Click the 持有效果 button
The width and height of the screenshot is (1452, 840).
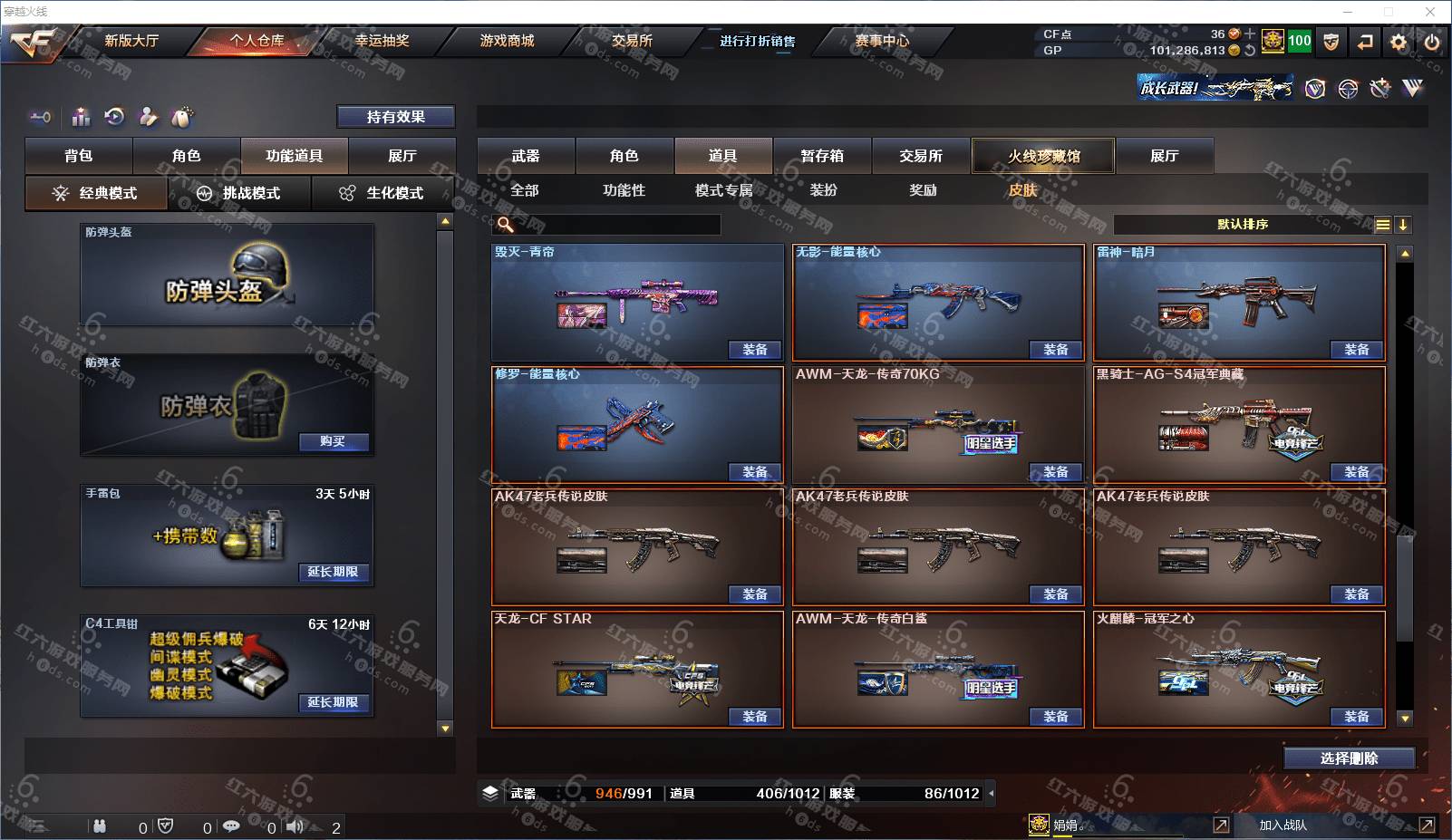pyautogui.click(x=395, y=117)
